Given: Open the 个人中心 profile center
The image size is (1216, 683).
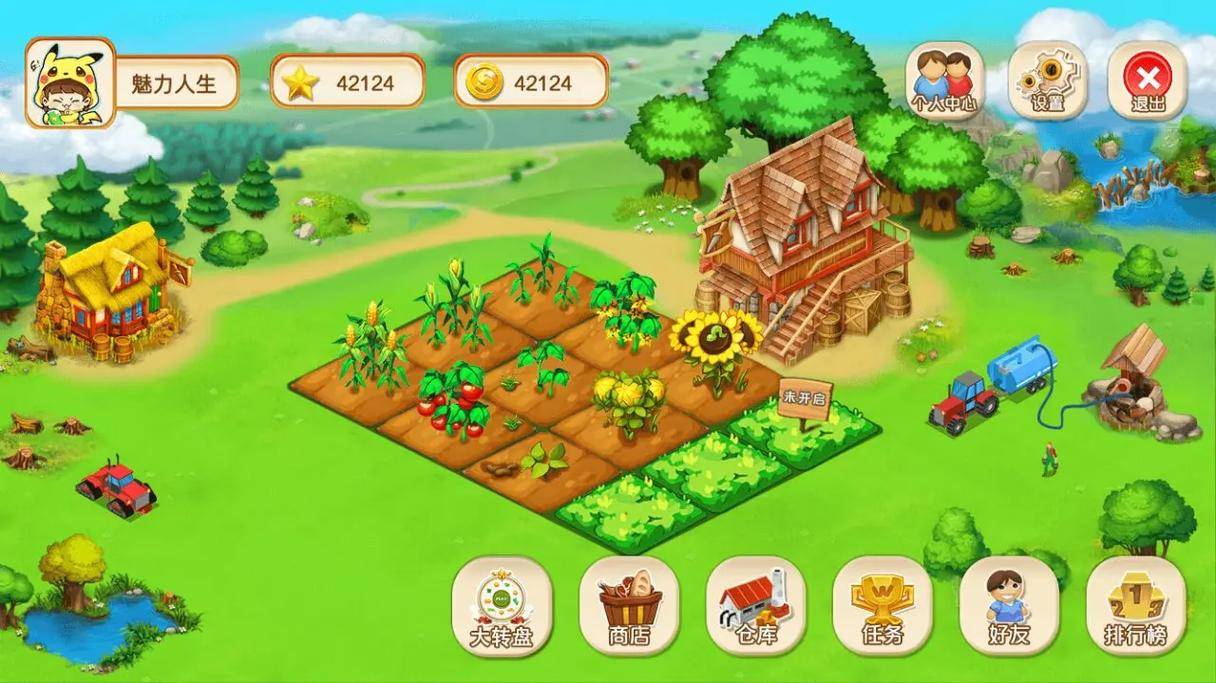Looking at the screenshot, I should [x=945, y=81].
